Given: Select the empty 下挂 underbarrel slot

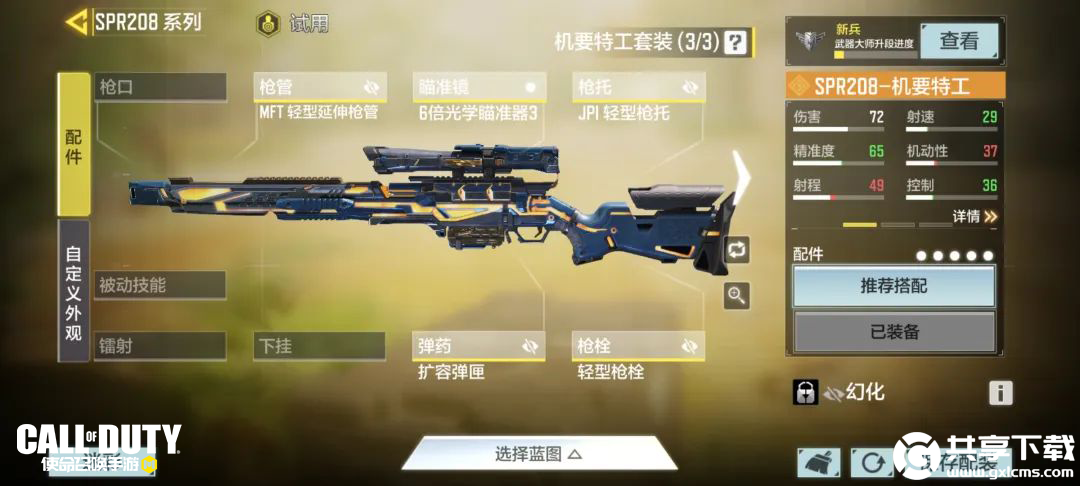Looking at the screenshot, I should (x=319, y=346).
